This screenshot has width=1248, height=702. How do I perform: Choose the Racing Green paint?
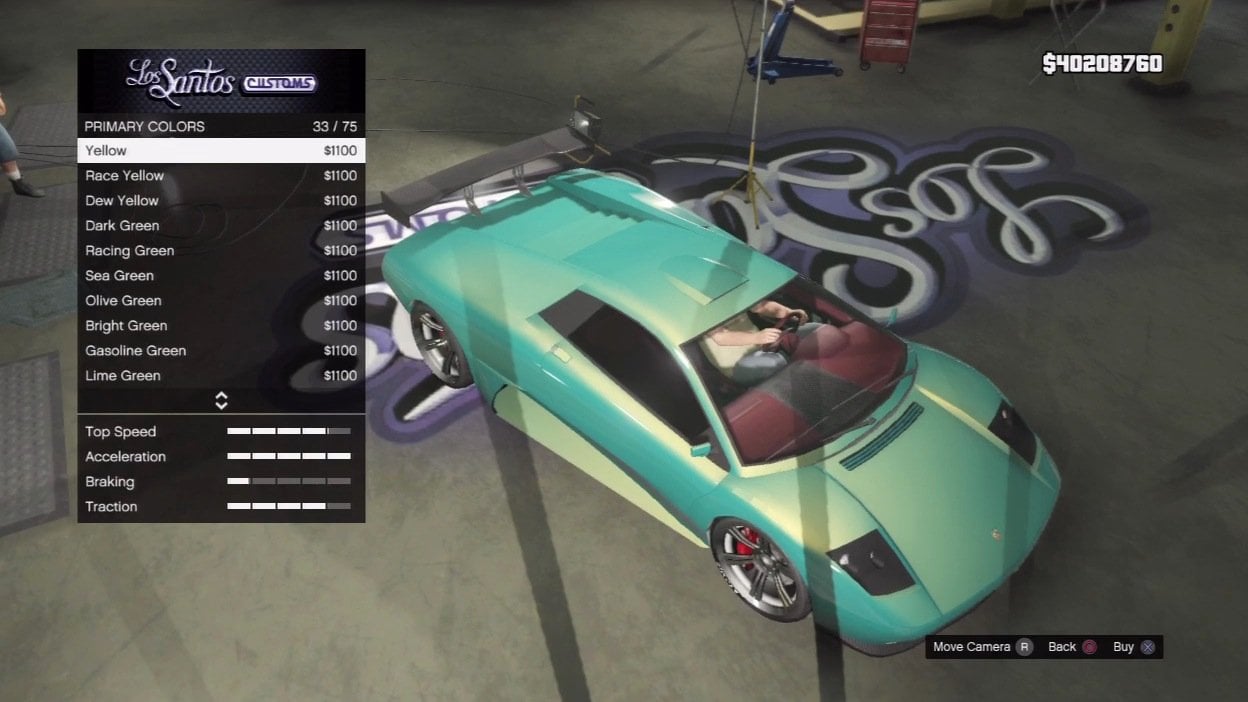click(x=221, y=251)
